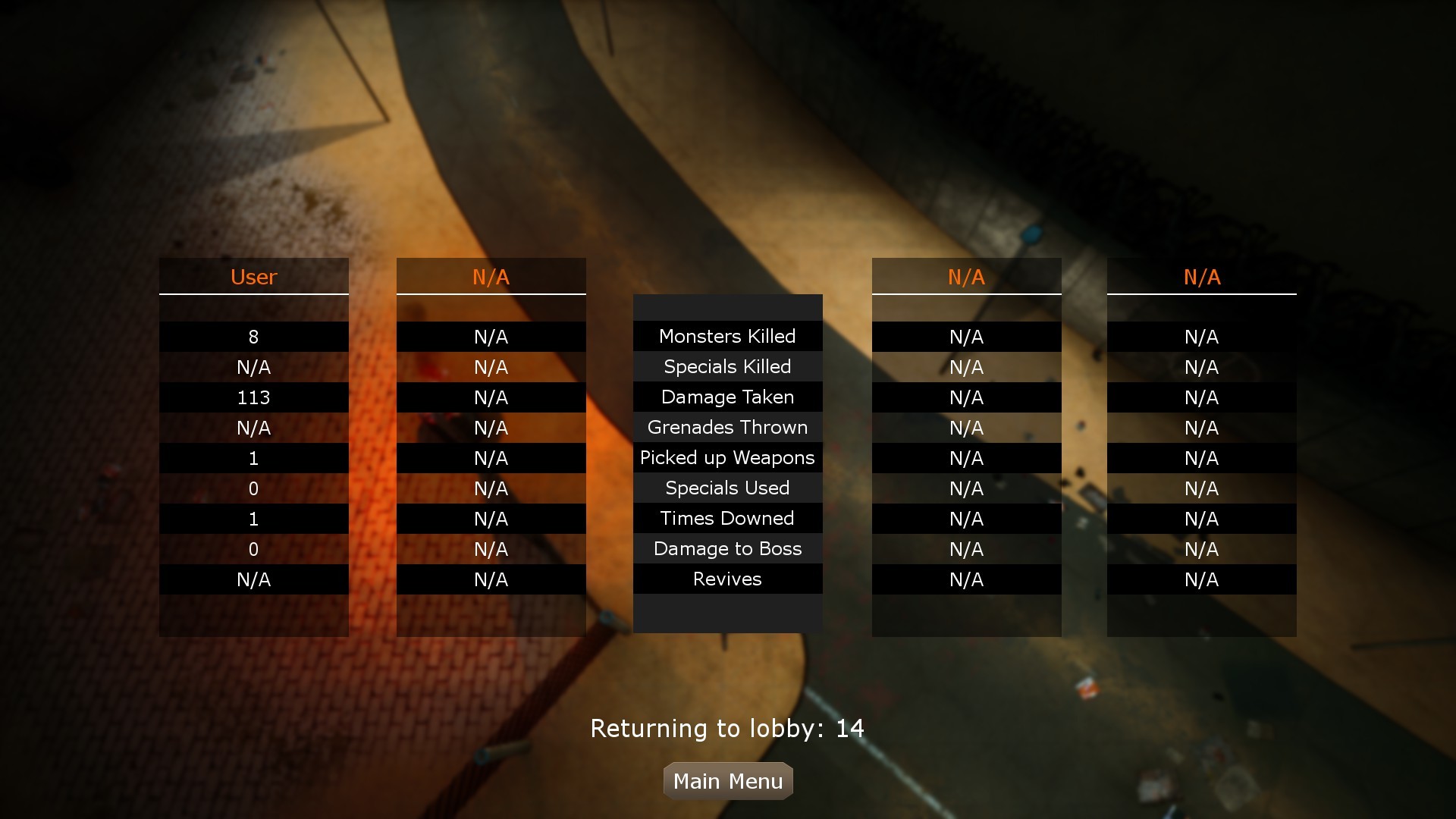Click the Returning to lobby countdown text
This screenshot has height=819, width=1456.
(727, 727)
